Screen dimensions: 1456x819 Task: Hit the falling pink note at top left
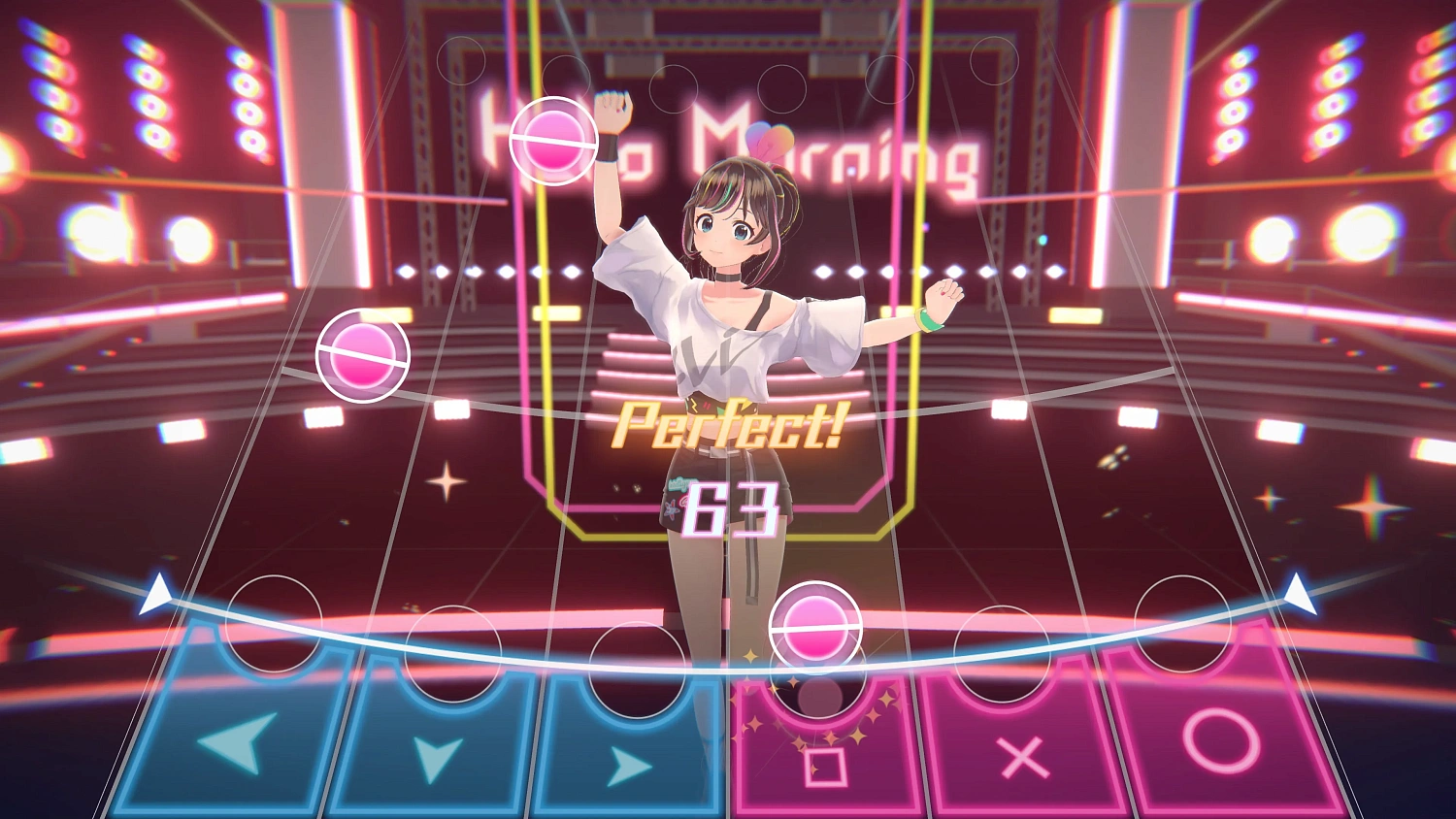click(554, 141)
